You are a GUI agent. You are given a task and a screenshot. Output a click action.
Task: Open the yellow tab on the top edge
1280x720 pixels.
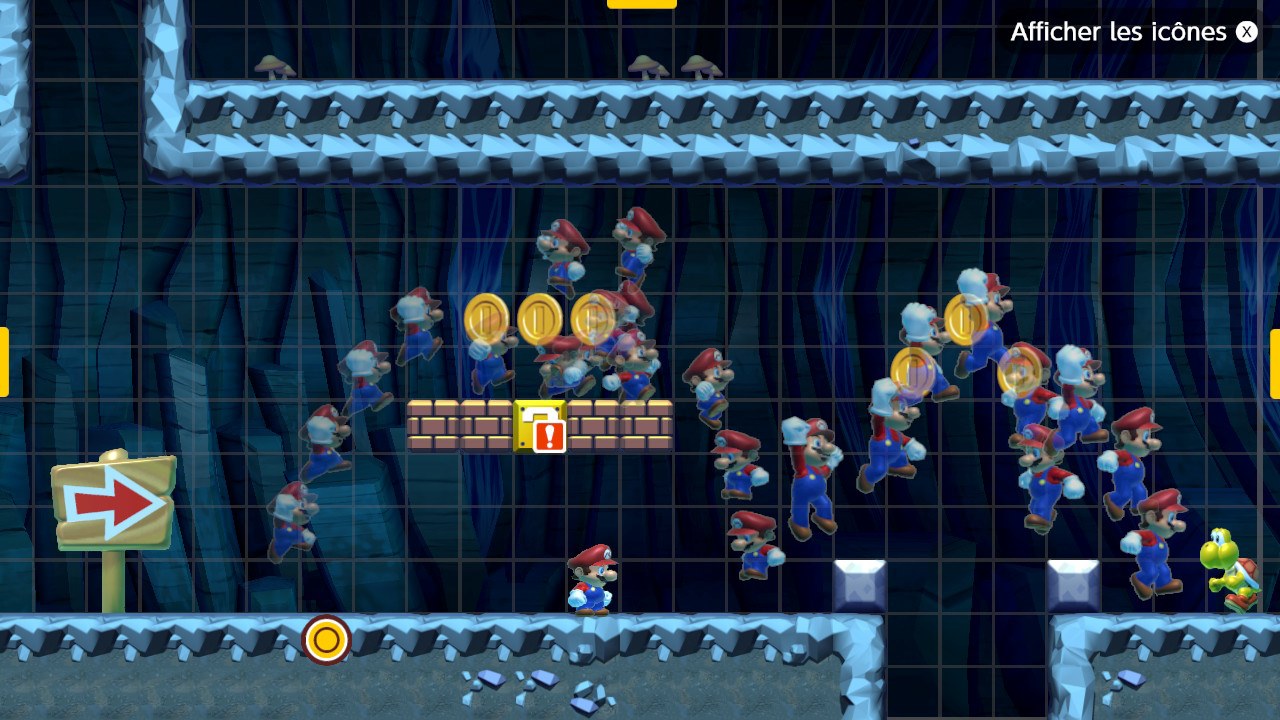(641, 4)
